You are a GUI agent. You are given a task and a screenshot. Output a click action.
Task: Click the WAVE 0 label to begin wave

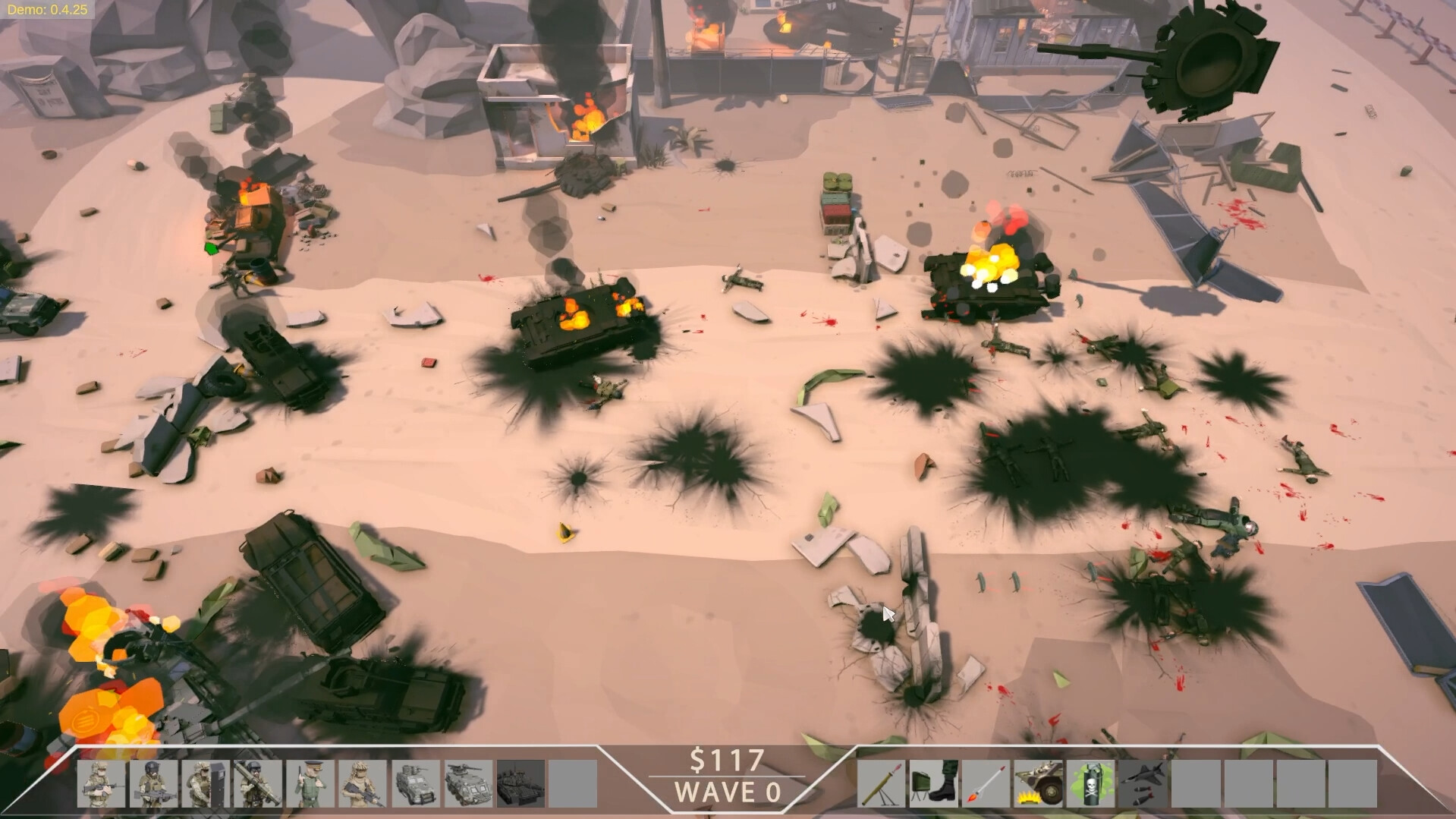[728, 793]
